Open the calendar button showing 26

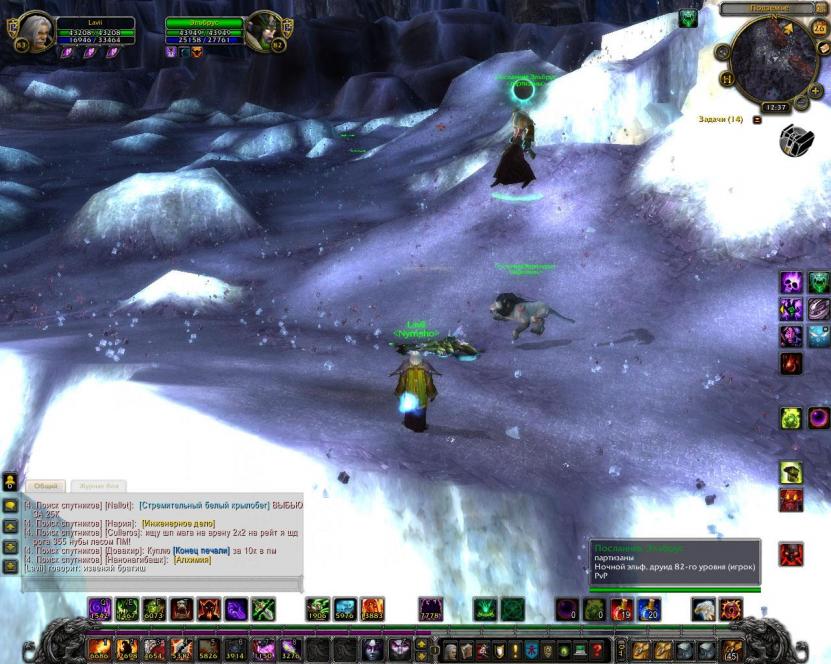coord(819,28)
